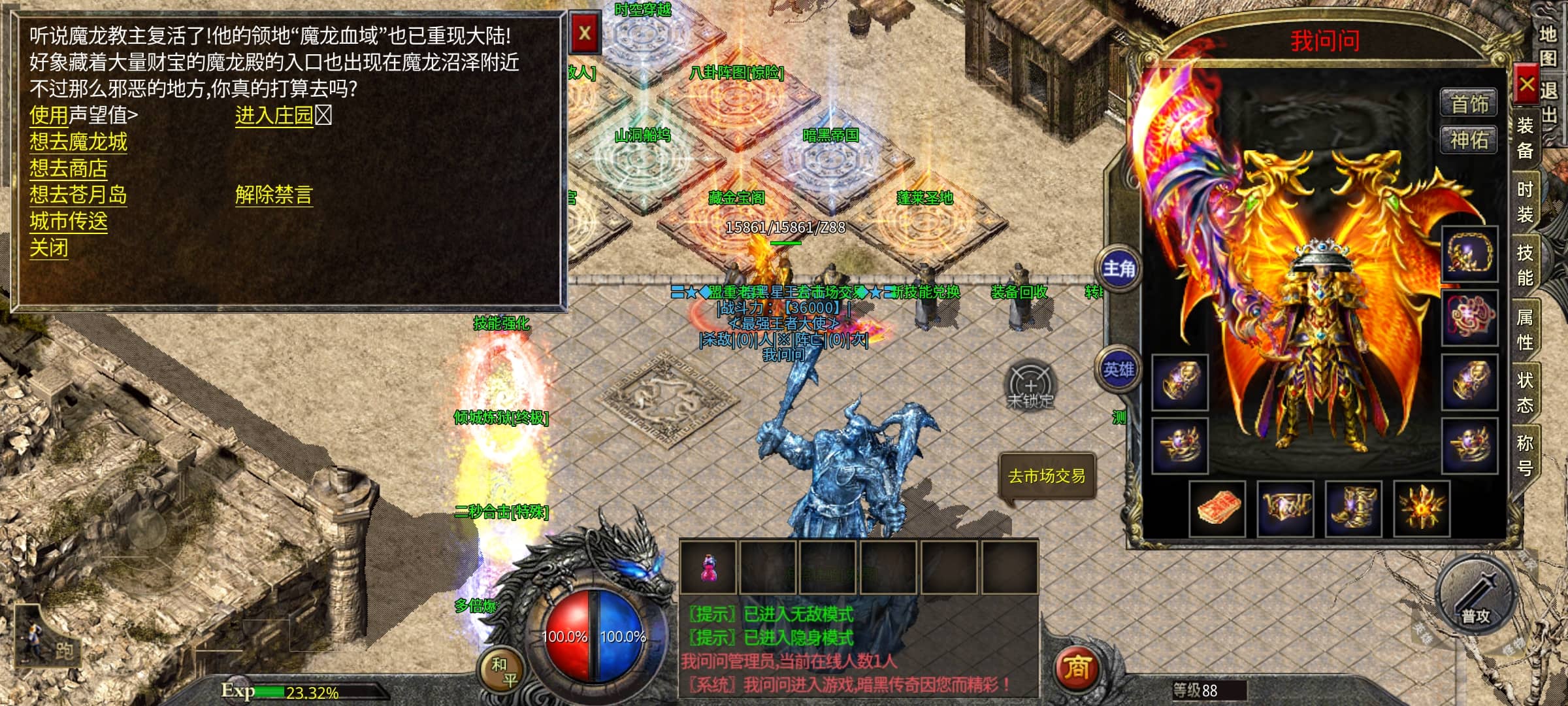
Task: Open the 首饰 accessories view
Action: tap(1469, 104)
